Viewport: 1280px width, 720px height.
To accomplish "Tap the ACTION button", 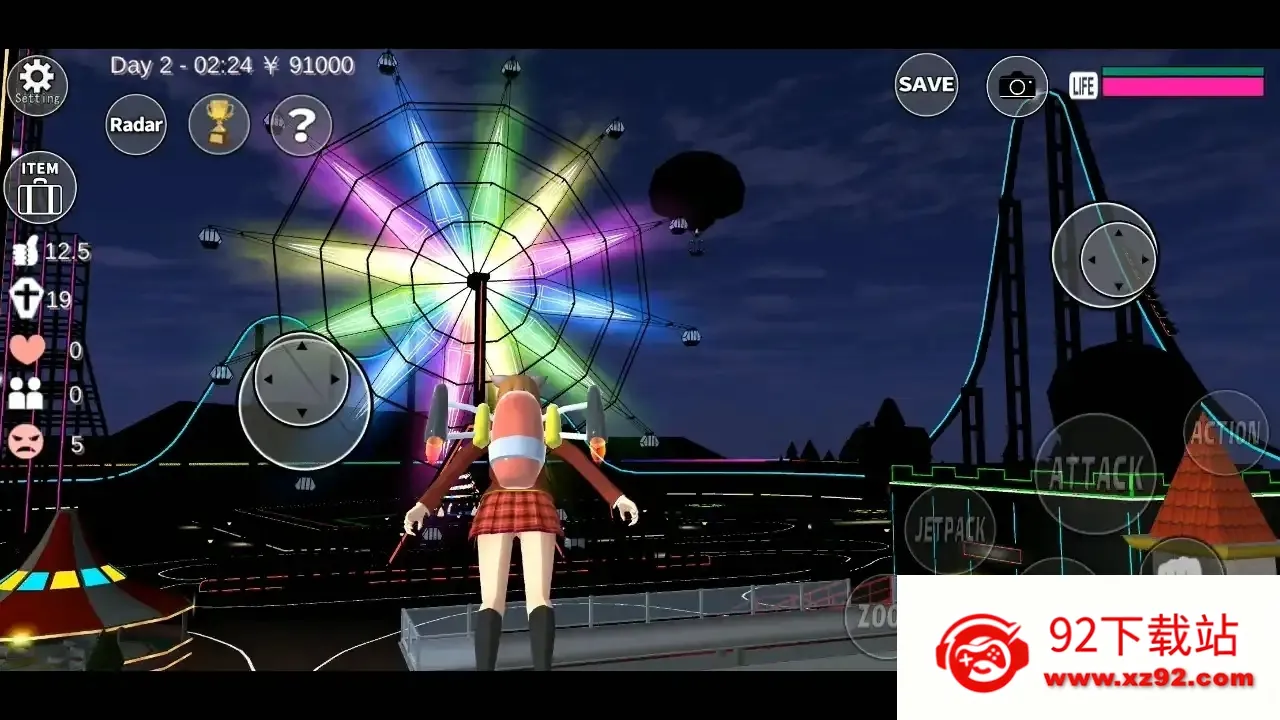I will 1225,432.
